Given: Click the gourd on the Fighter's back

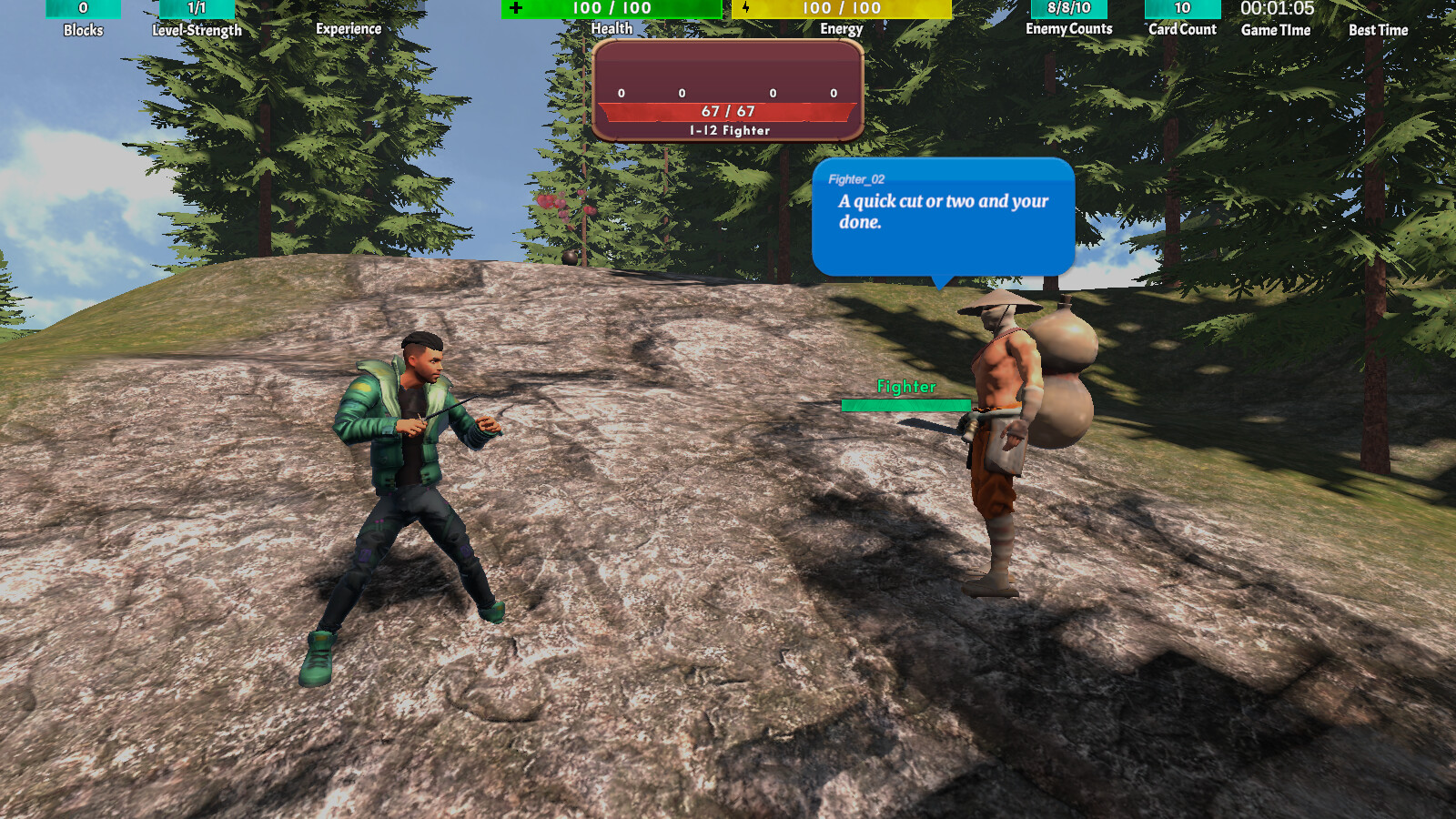Looking at the screenshot, I should coord(1065,373).
